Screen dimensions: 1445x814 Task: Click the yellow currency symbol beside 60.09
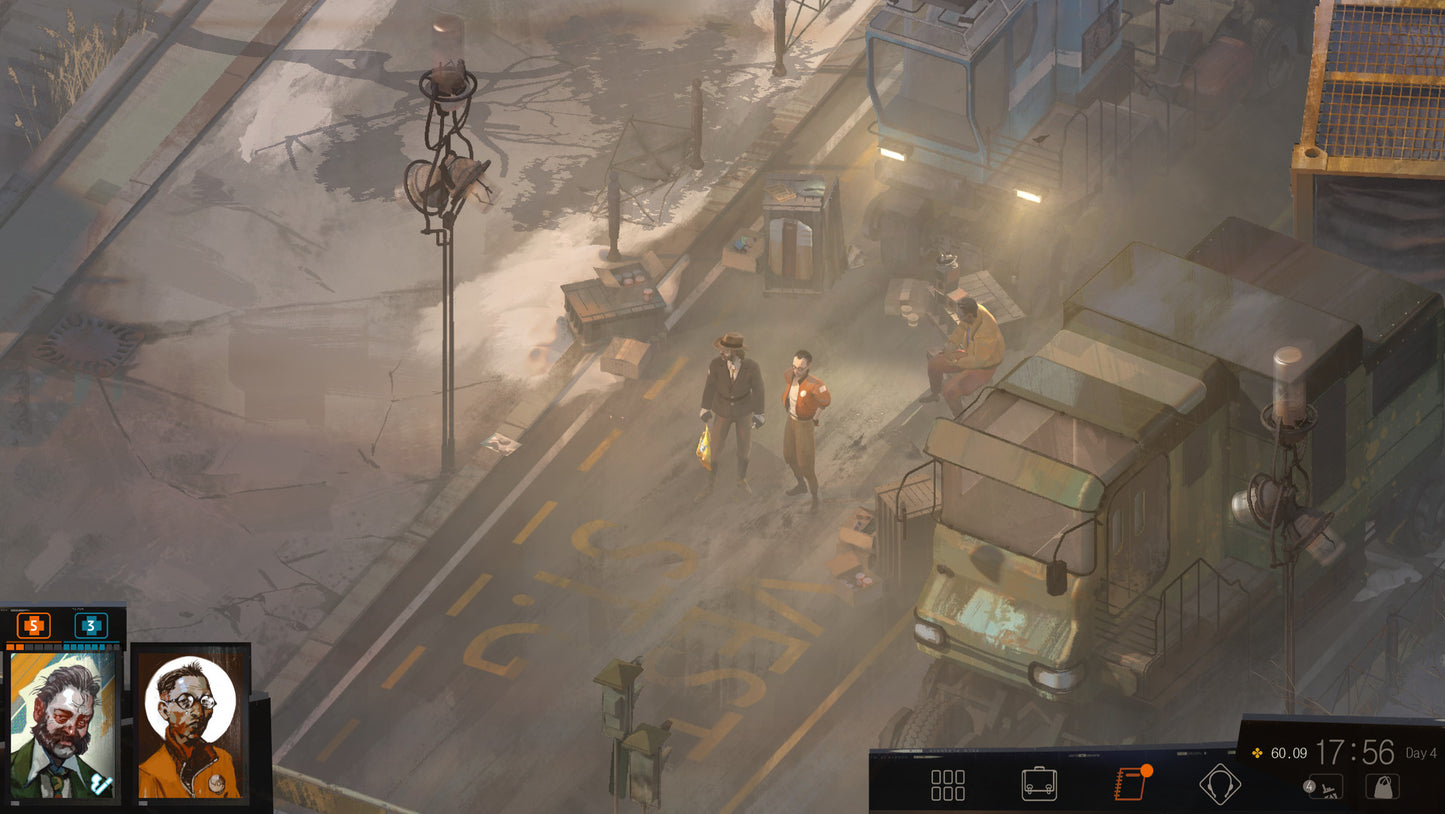click(1257, 753)
